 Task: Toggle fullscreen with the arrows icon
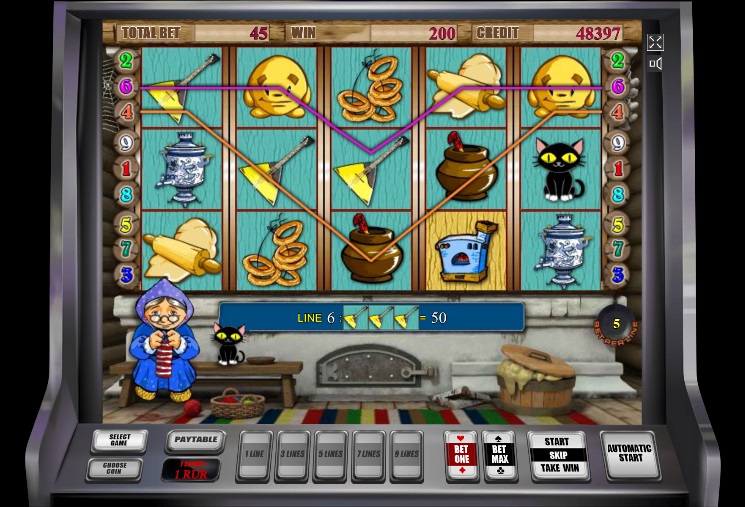tap(655, 42)
